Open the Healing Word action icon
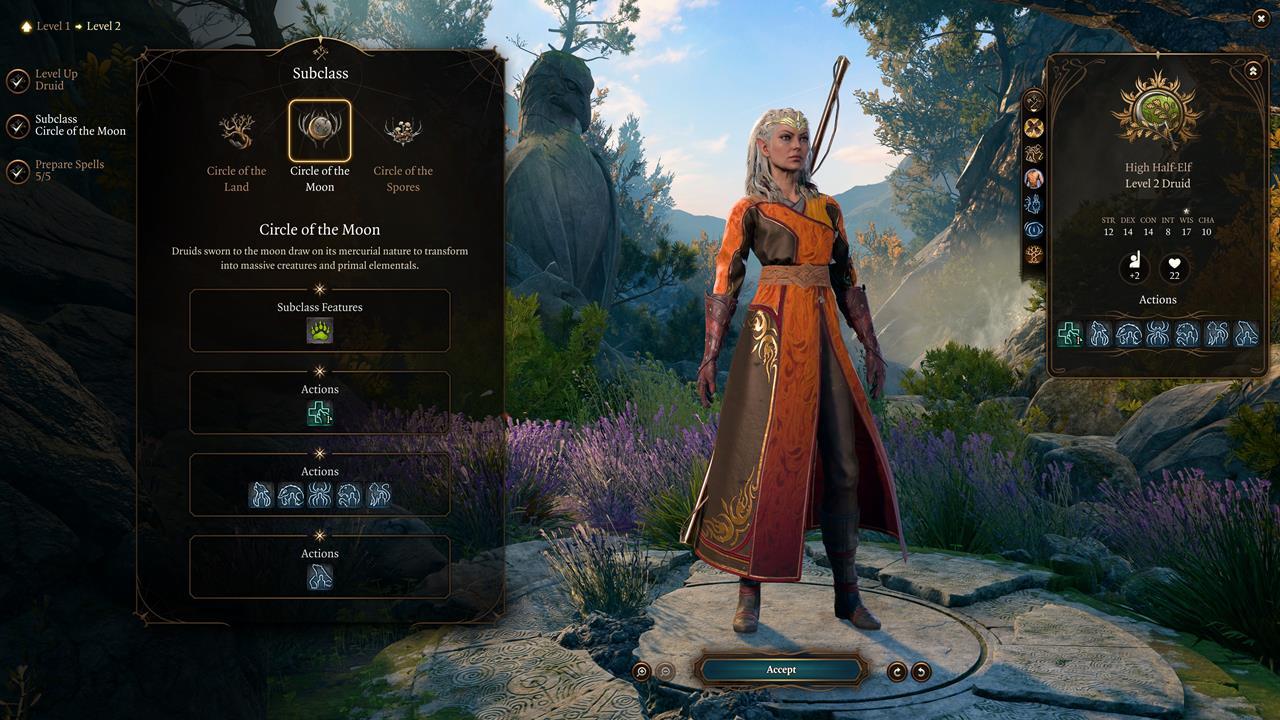The image size is (1280, 720). coord(320,413)
